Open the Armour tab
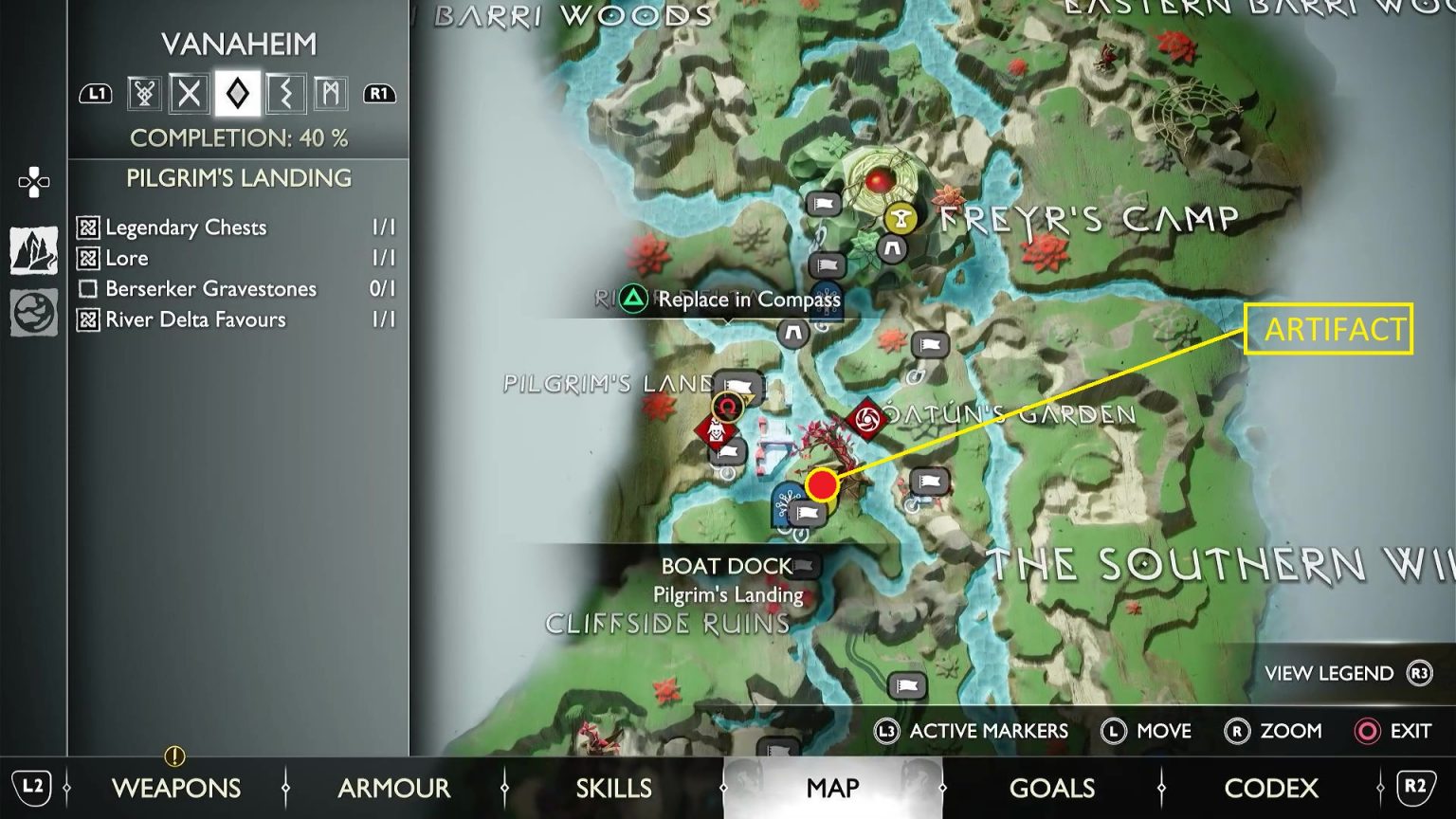The width and height of the screenshot is (1456, 819). tap(394, 787)
